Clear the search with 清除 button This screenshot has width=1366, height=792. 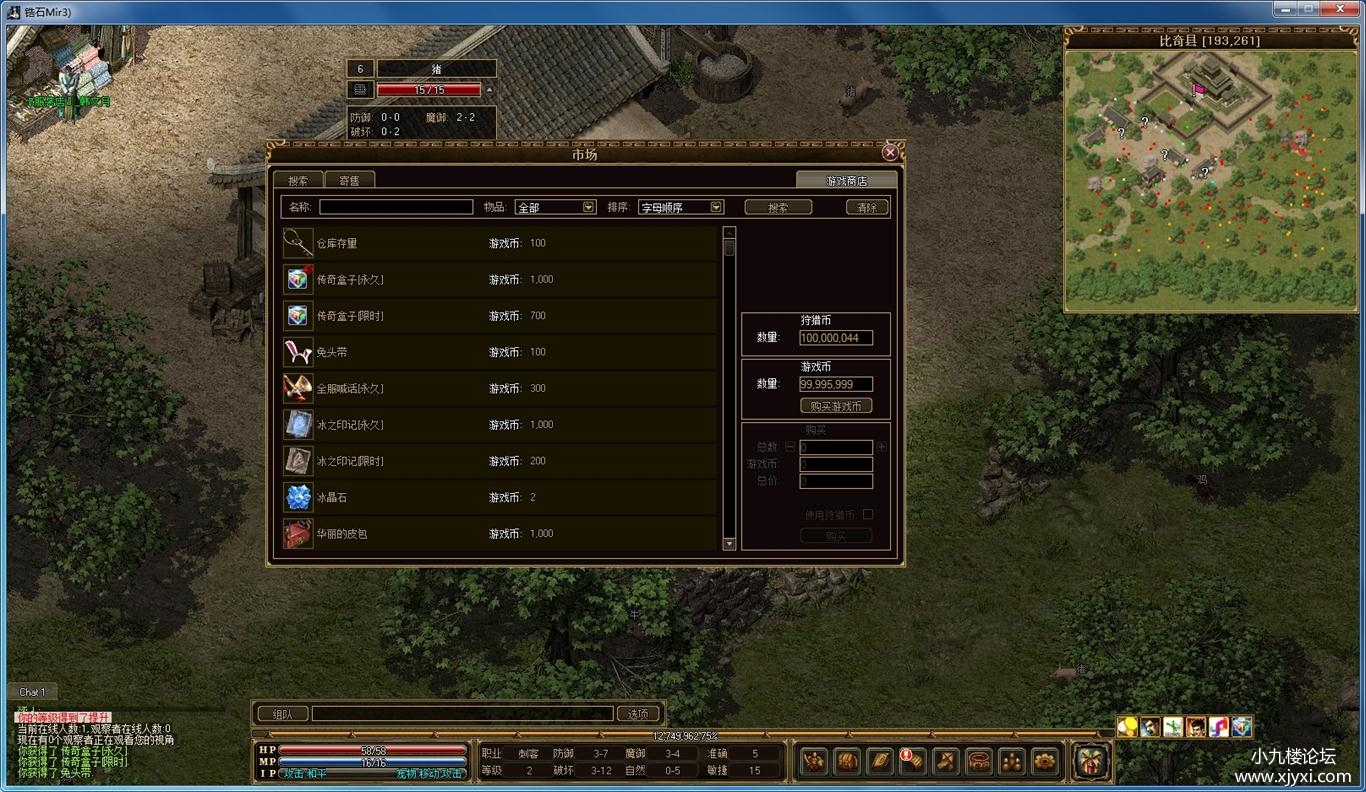click(x=867, y=207)
